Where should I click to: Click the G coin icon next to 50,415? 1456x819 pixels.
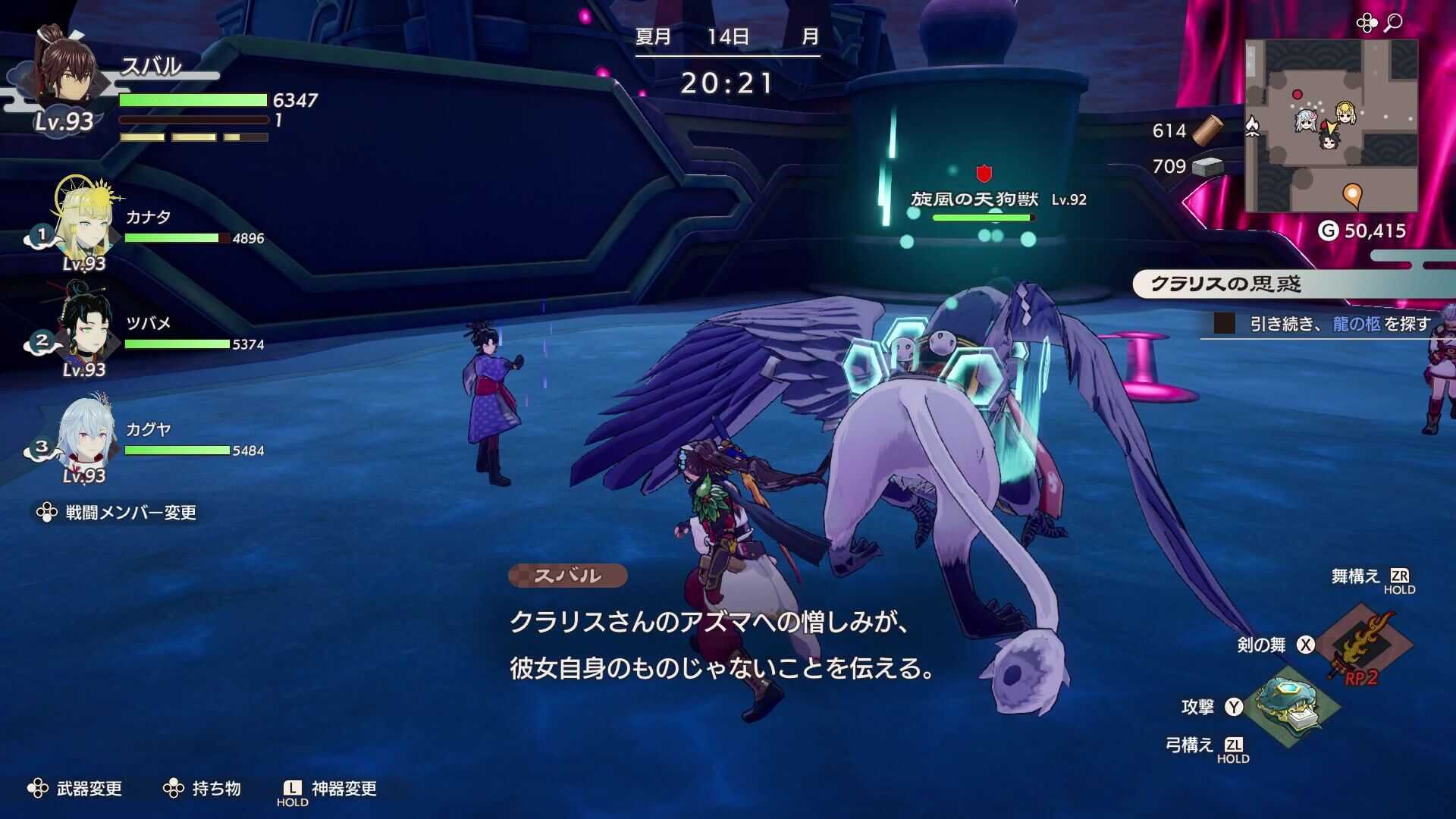(1329, 229)
